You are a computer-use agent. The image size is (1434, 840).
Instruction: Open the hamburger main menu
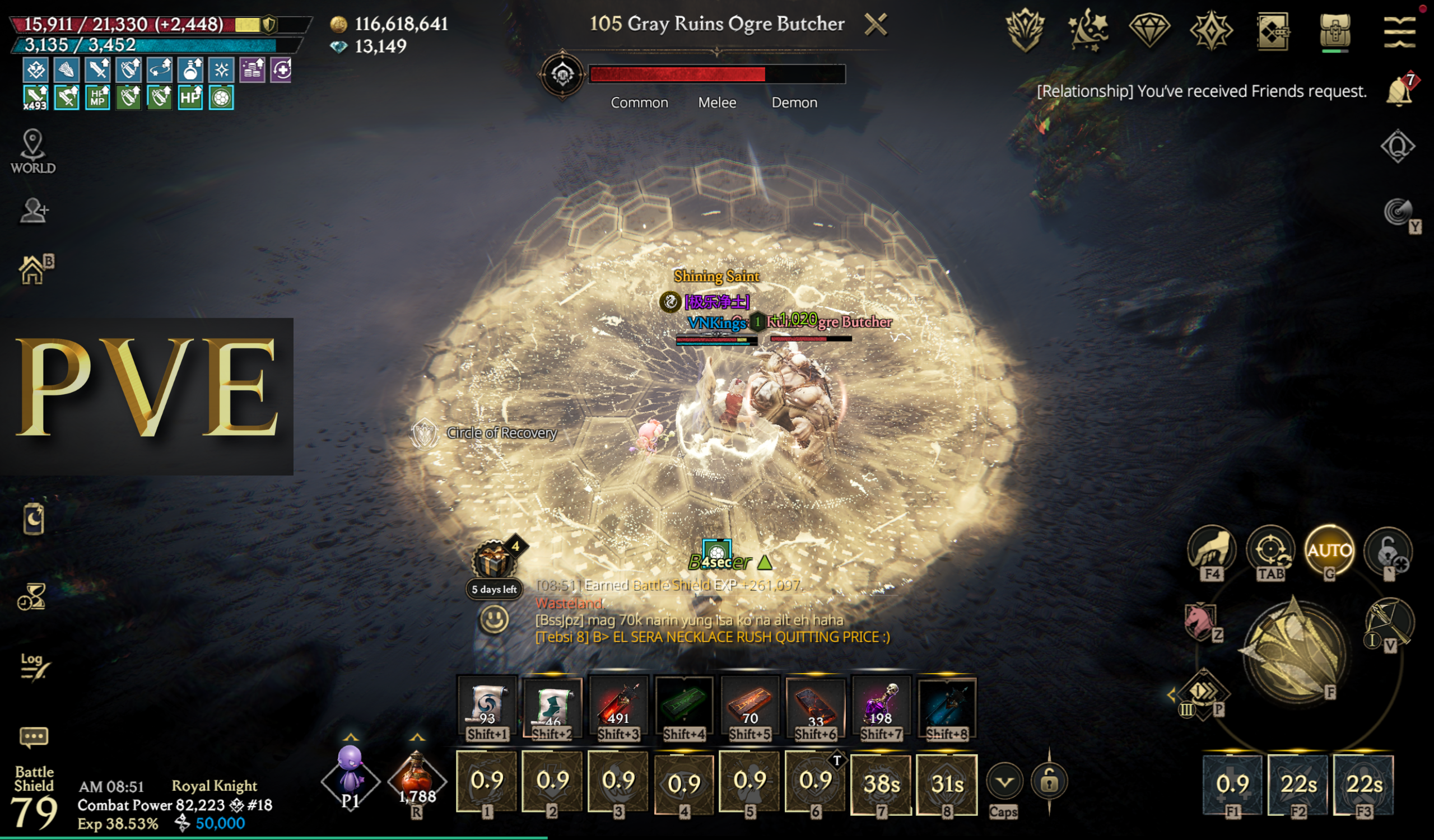(x=1399, y=31)
